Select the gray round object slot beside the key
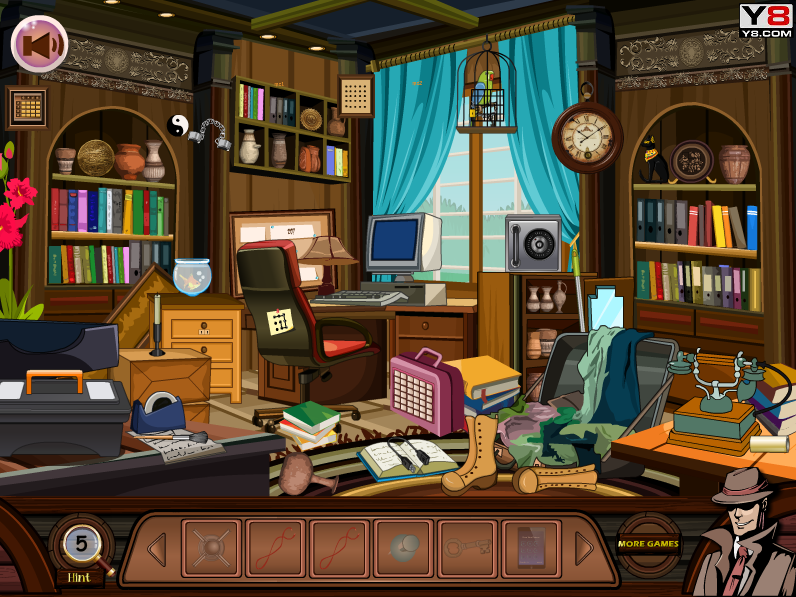Screen dimensions: 796x597 pos(403,548)
